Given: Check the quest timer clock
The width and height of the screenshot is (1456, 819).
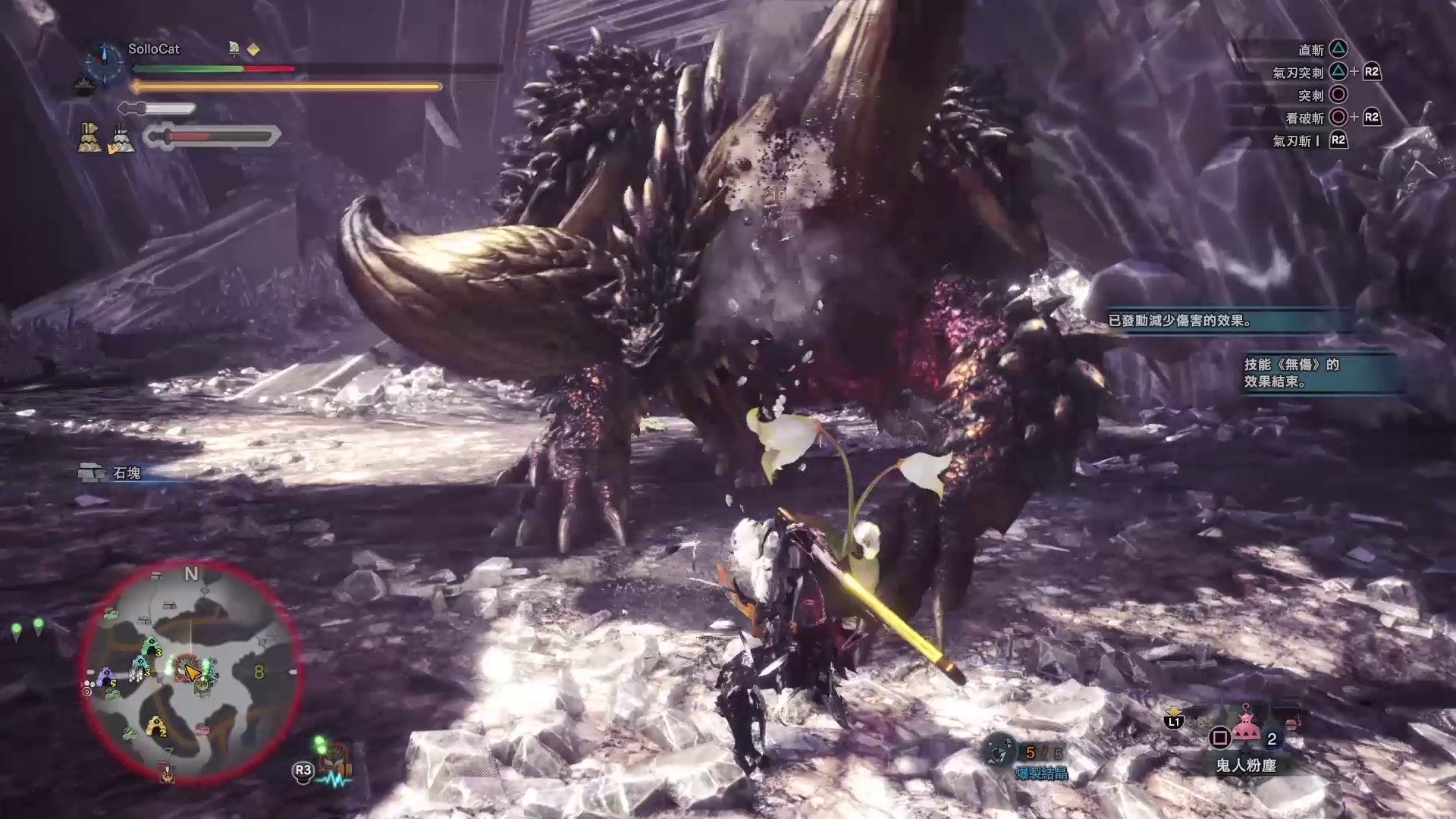Looking at the screenshot, I should [x=103, y=61].
